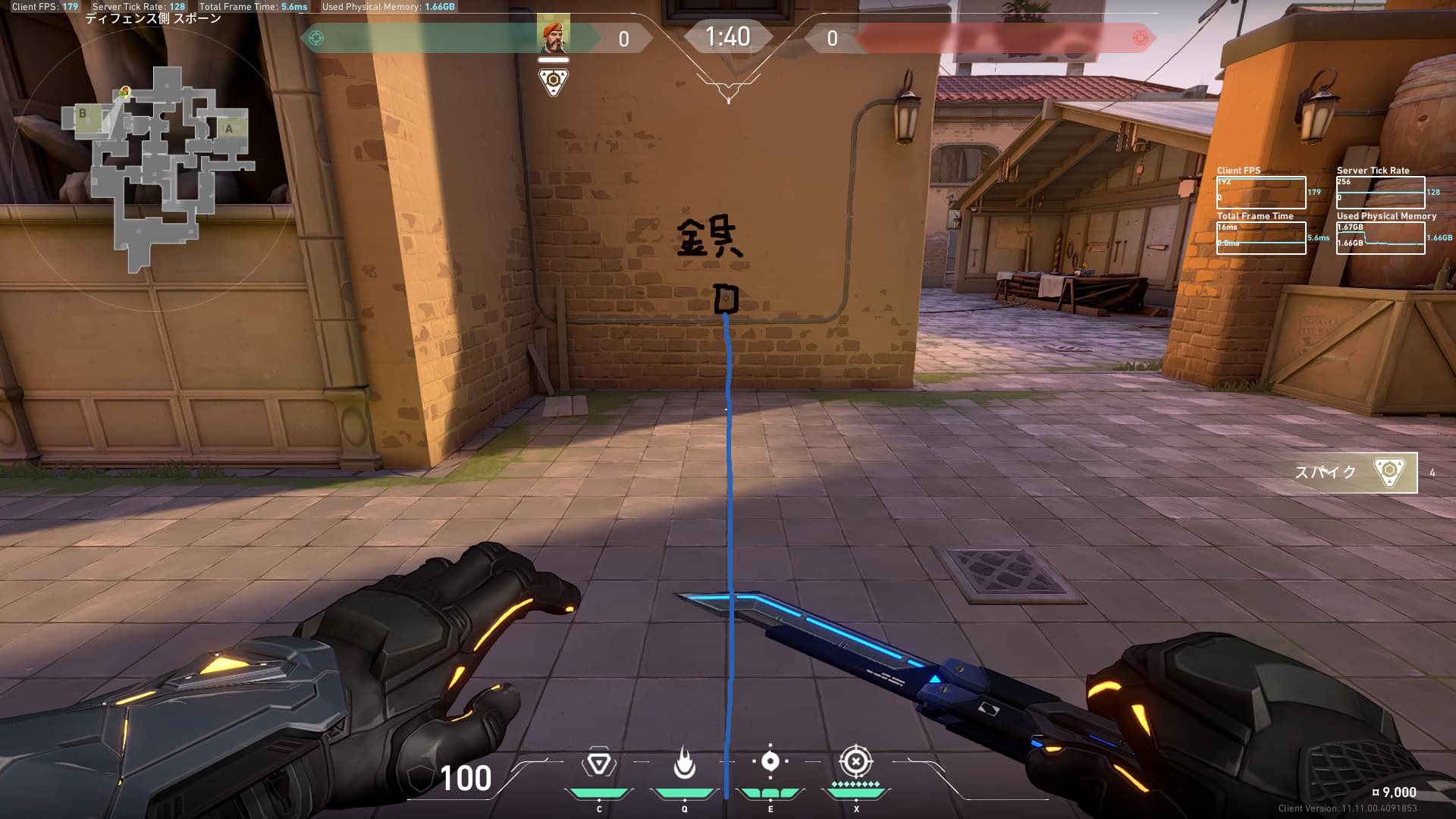This screenshot has width=1456, height=819.
Task: Click the Total Frame Time graph
Action: coord(1261,238)
